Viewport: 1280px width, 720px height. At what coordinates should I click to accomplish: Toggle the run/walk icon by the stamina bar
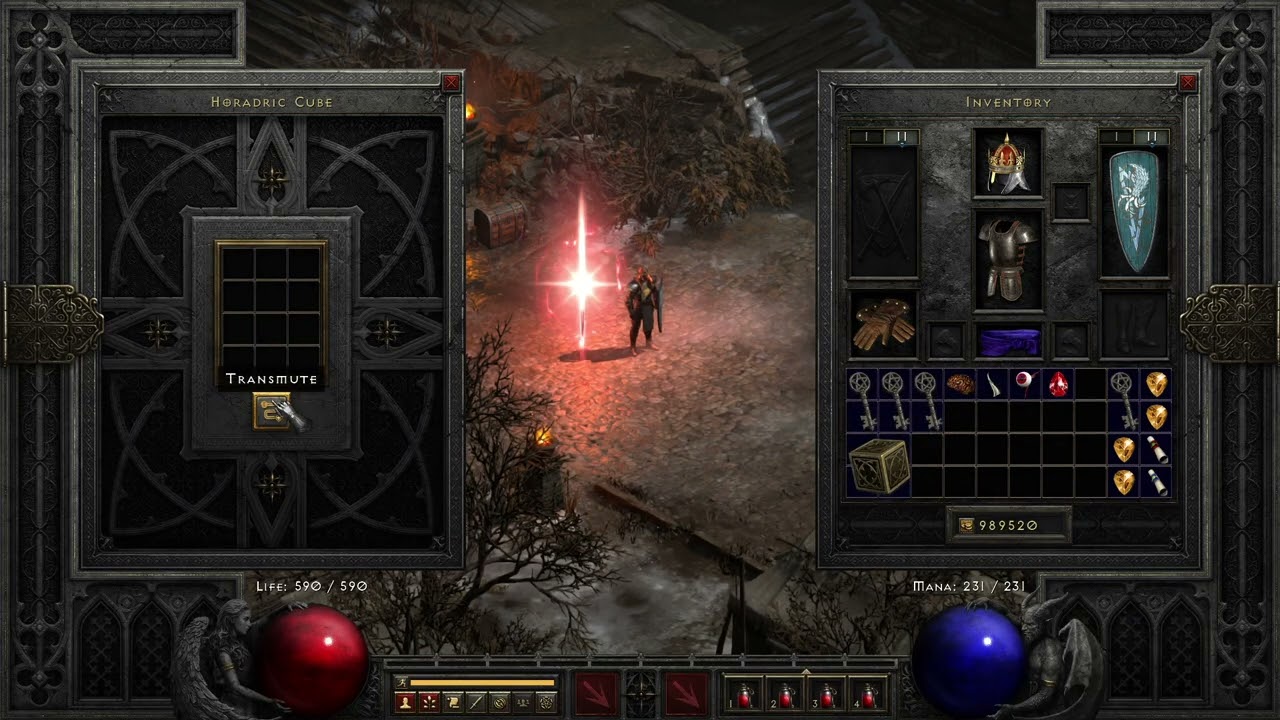click(x=400, y=682)
